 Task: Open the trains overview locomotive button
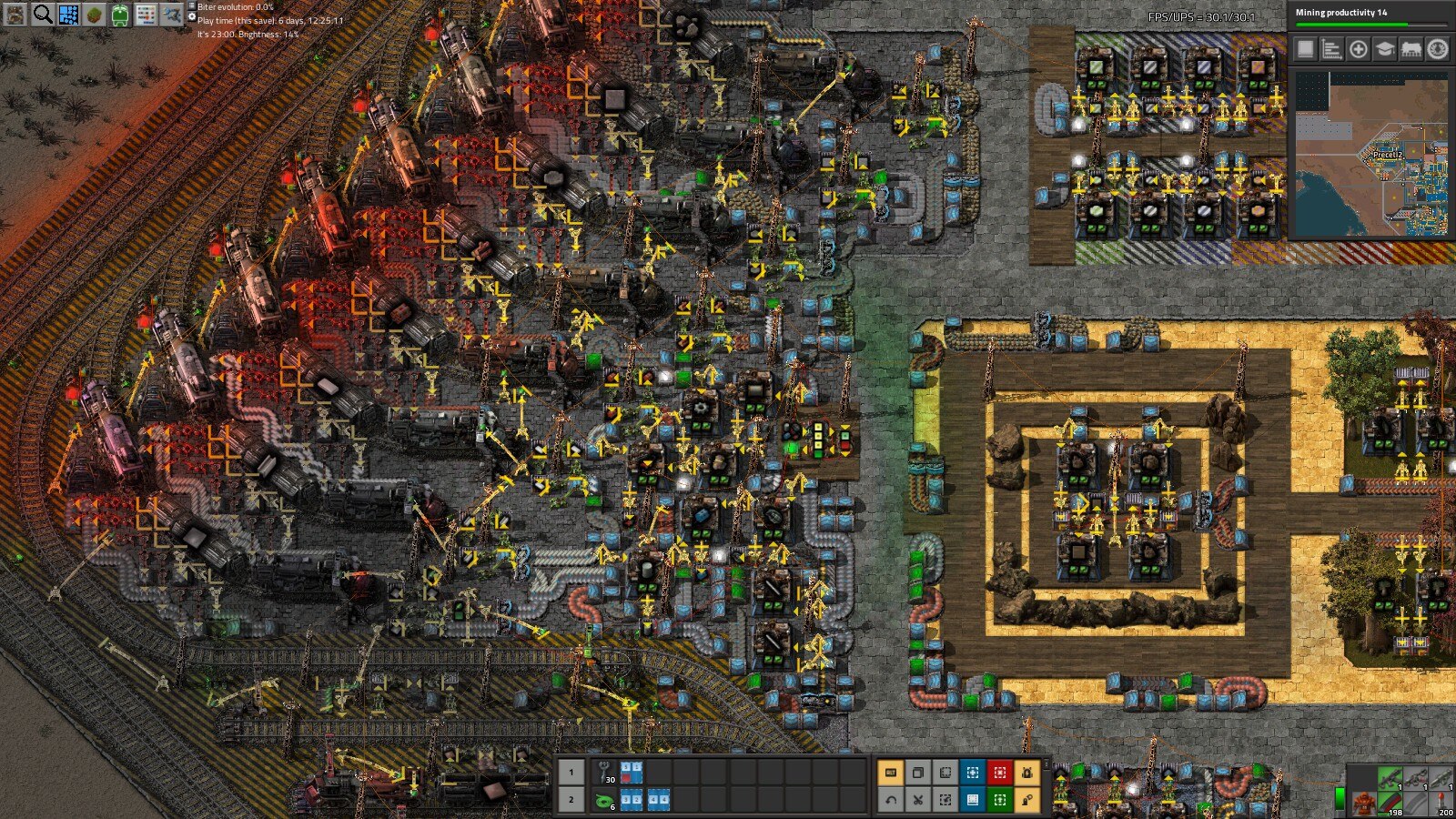point(1410,49)
